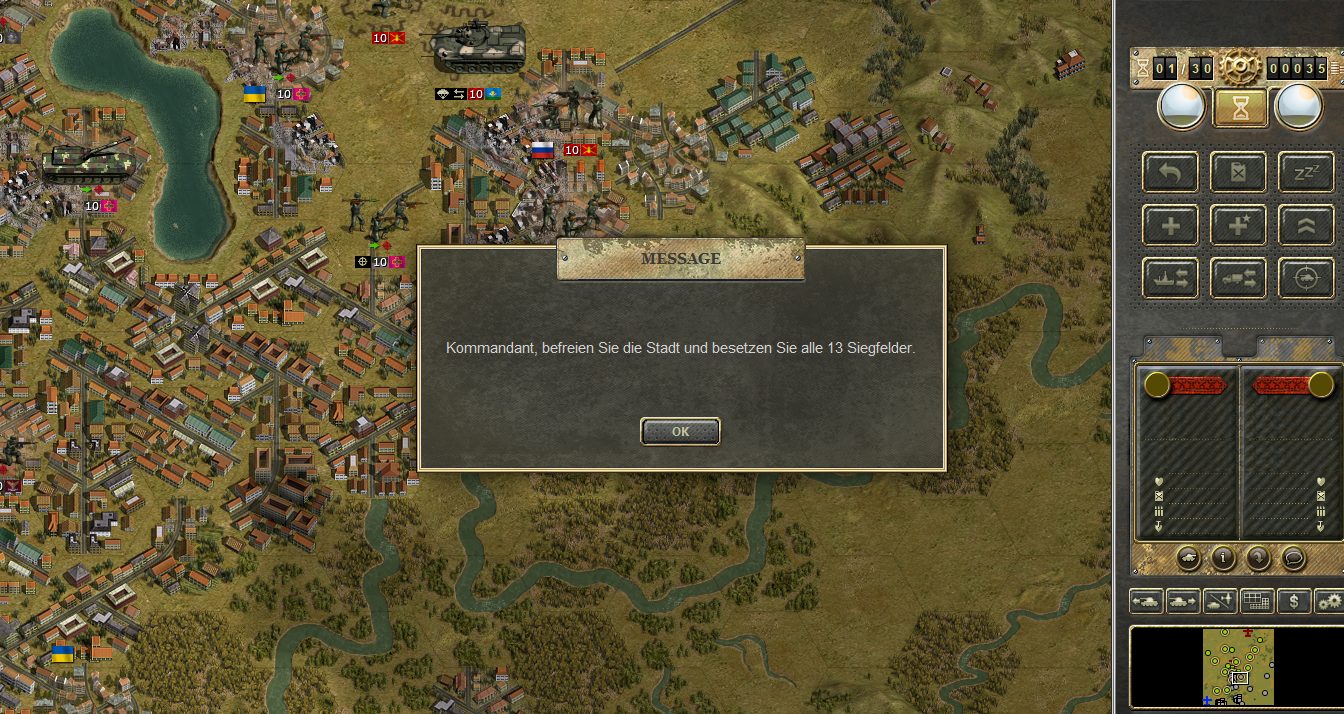Toggle the grid view toolbar button

pos(1257,601)
